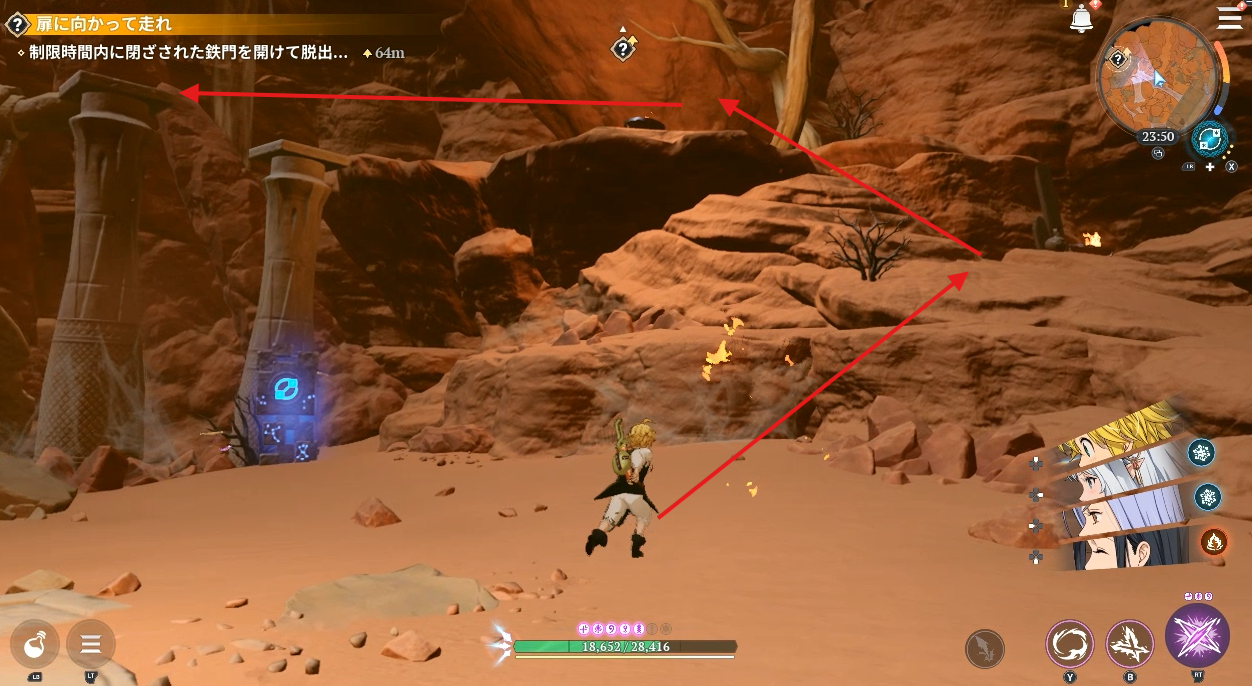Screen dimensions: 1252x686
Task: Select the quest tracker titled 扉に向かって走れ
Action: pos(104,24)
